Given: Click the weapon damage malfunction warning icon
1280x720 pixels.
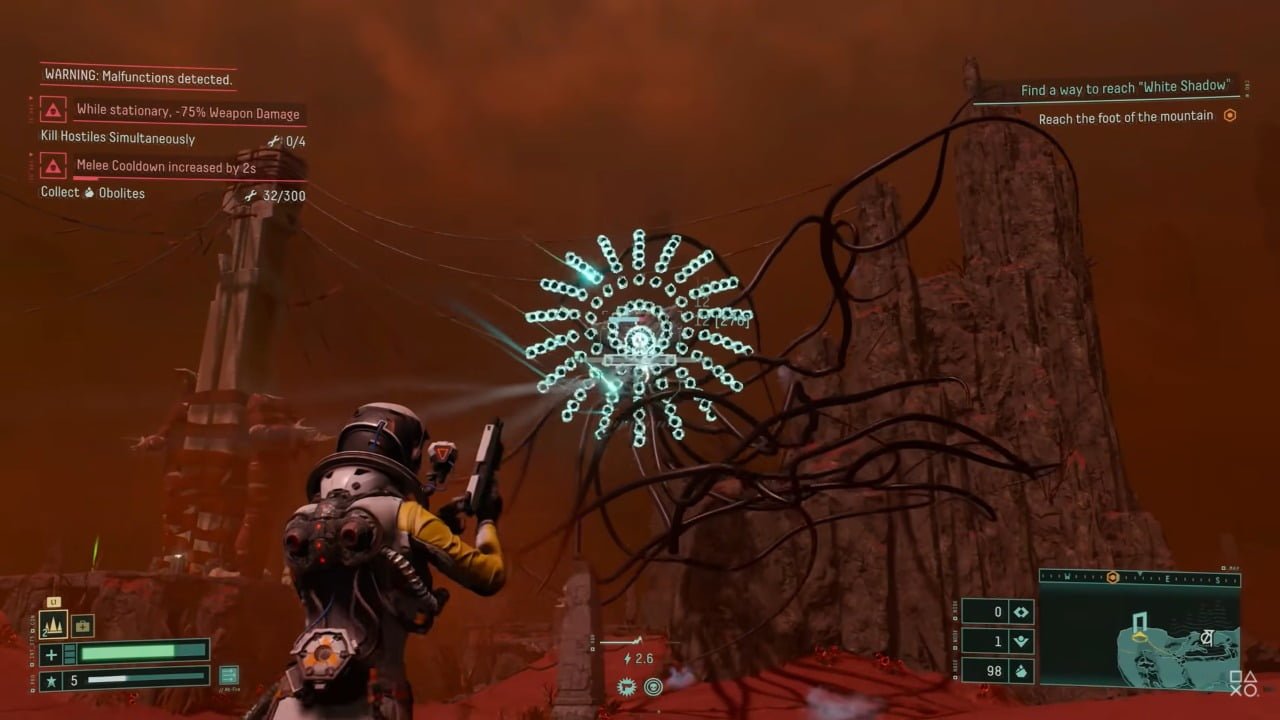Looking at the screenshot, I should tap(54, 110).
